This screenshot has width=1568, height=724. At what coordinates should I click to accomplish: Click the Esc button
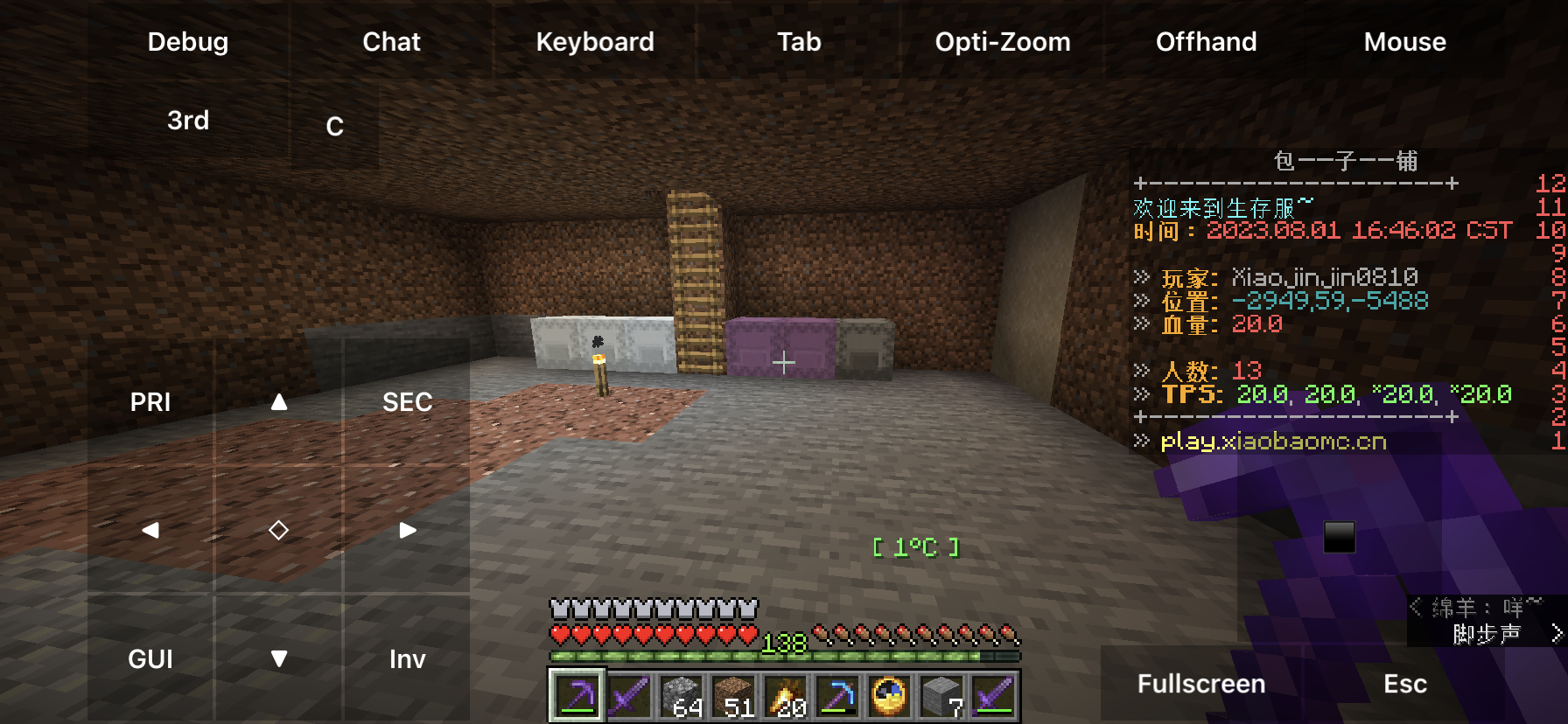[1404, 684]
